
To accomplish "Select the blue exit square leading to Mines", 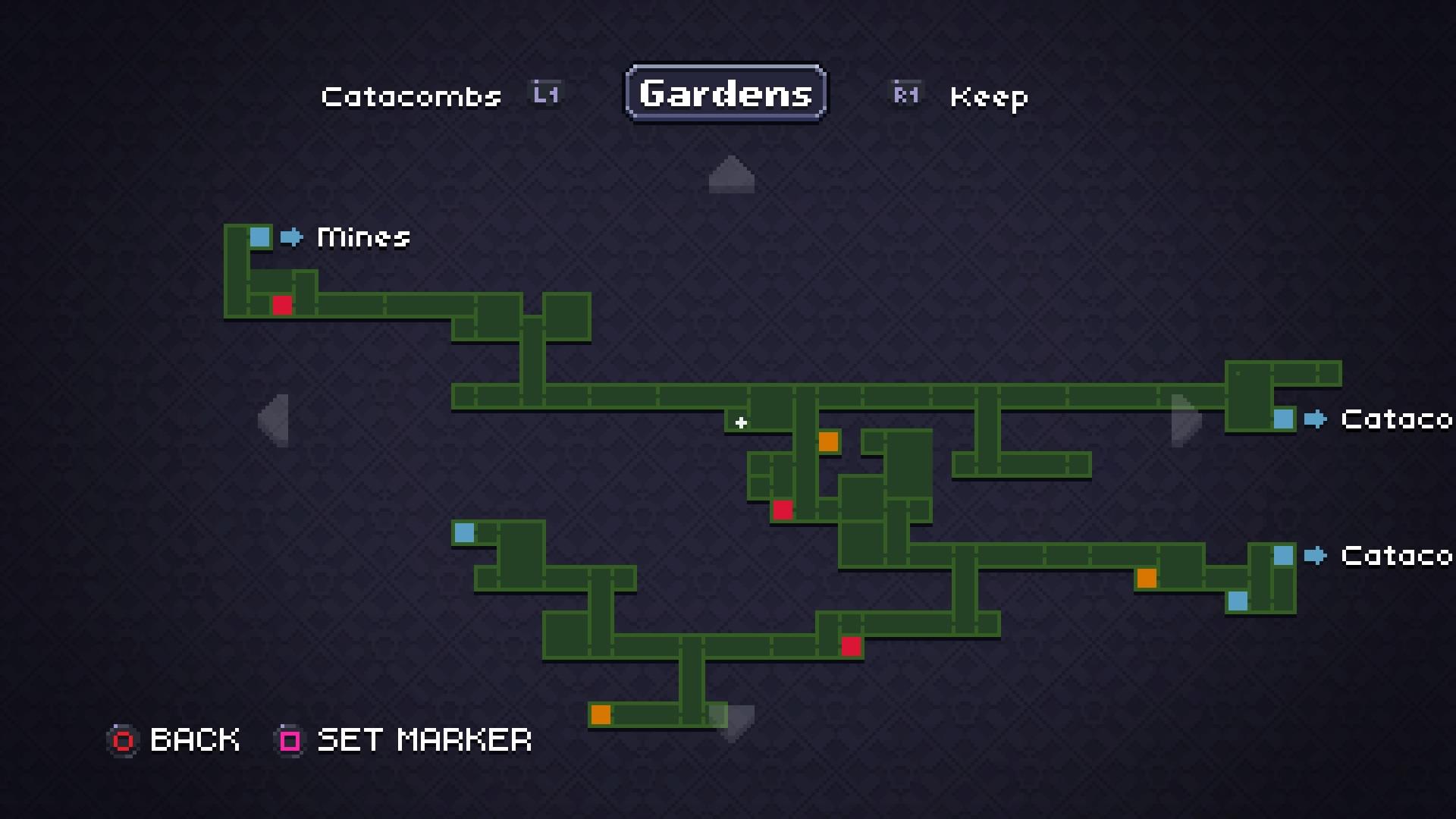I will [259, 237].
